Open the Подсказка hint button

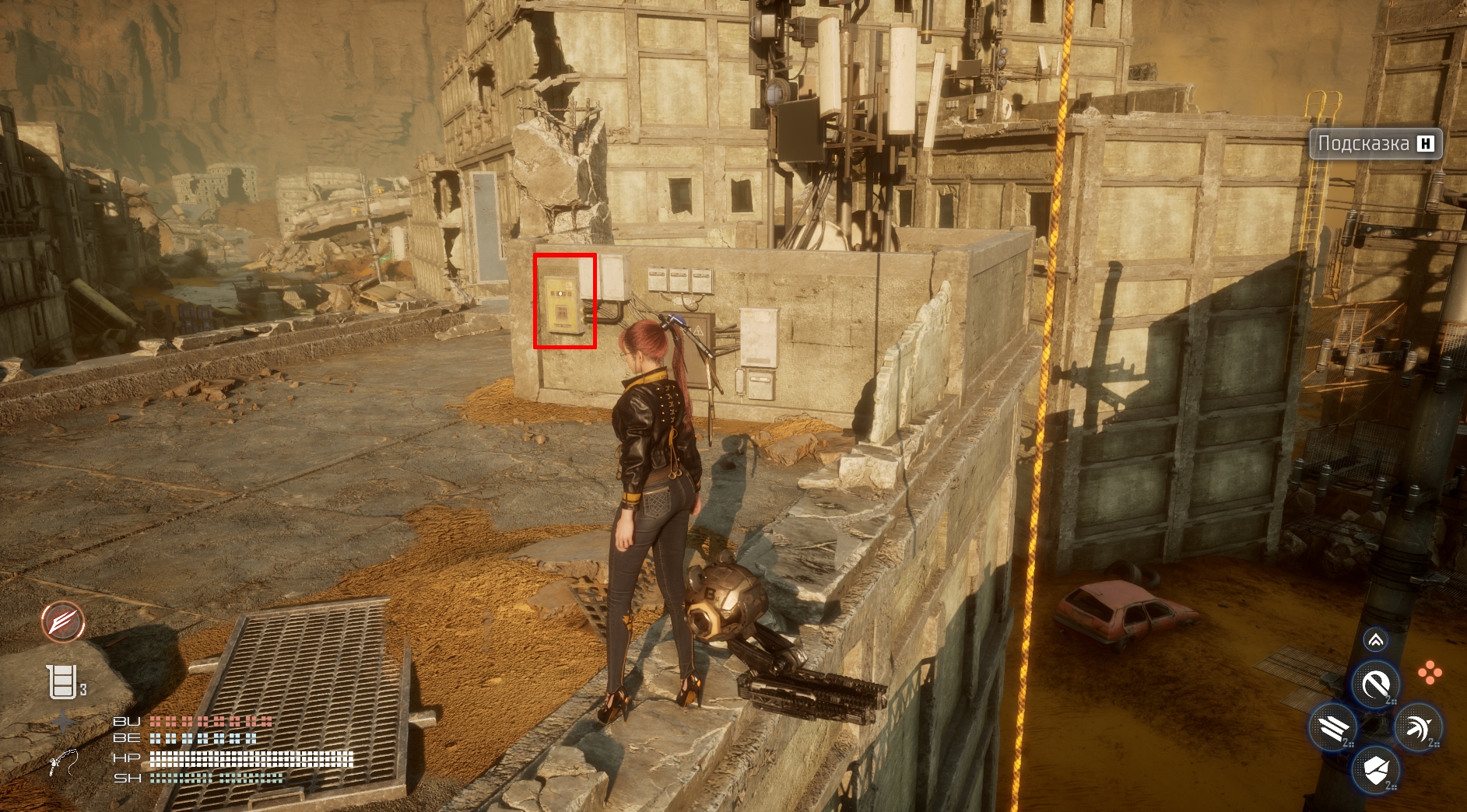[1375, 144]
